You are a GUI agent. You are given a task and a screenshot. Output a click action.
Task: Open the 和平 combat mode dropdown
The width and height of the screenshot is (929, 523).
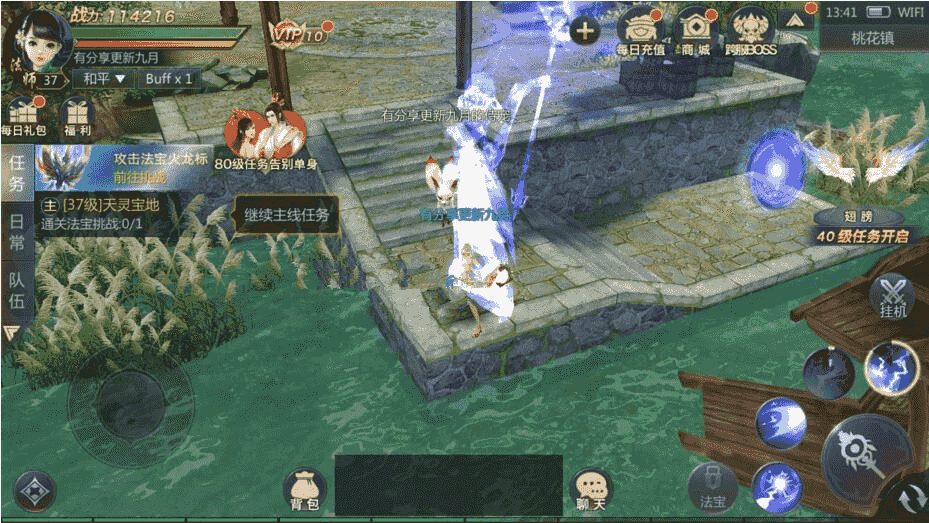pos(104,78)
